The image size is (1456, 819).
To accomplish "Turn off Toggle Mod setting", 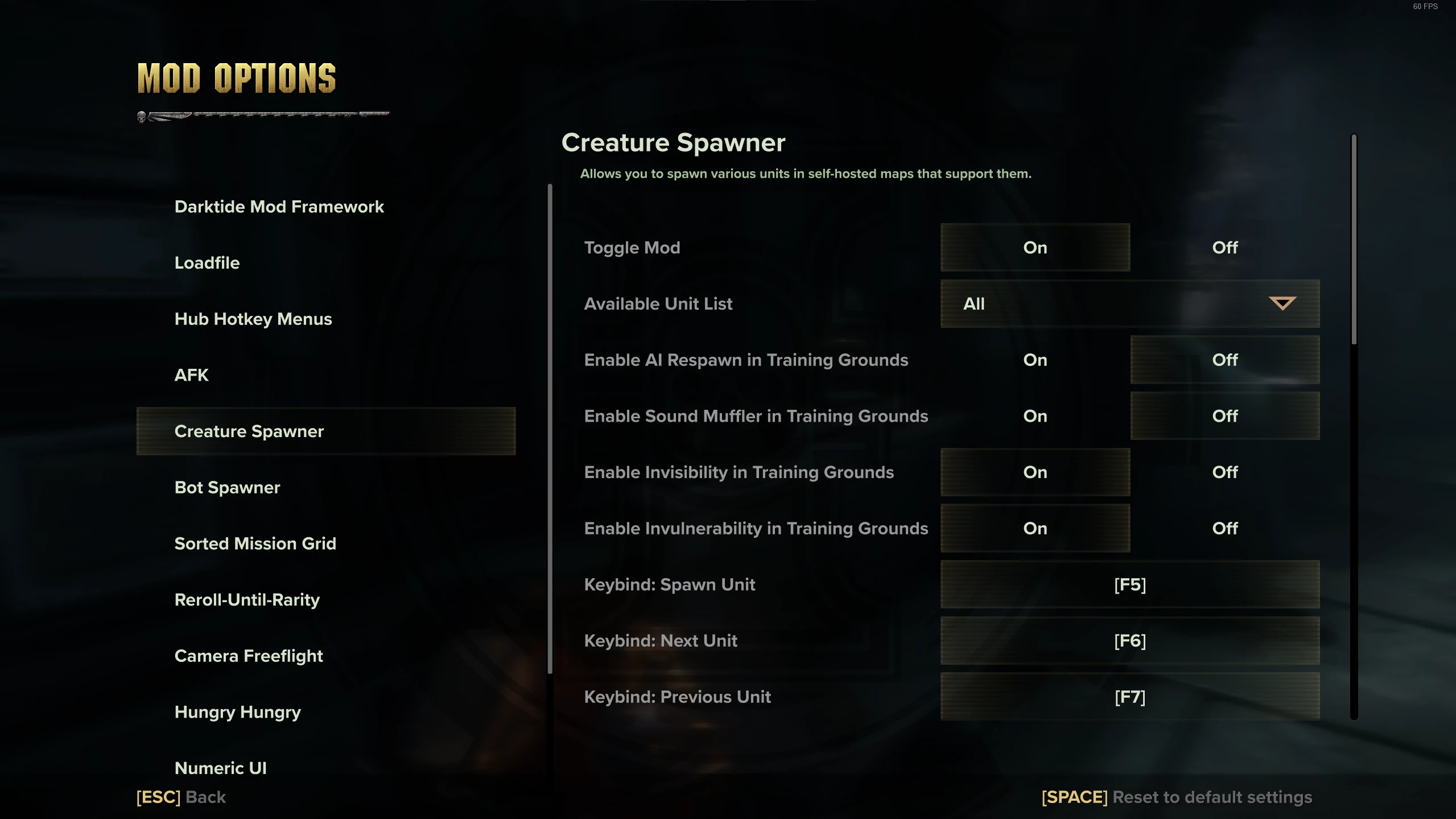I will [x=1224, y=247].
